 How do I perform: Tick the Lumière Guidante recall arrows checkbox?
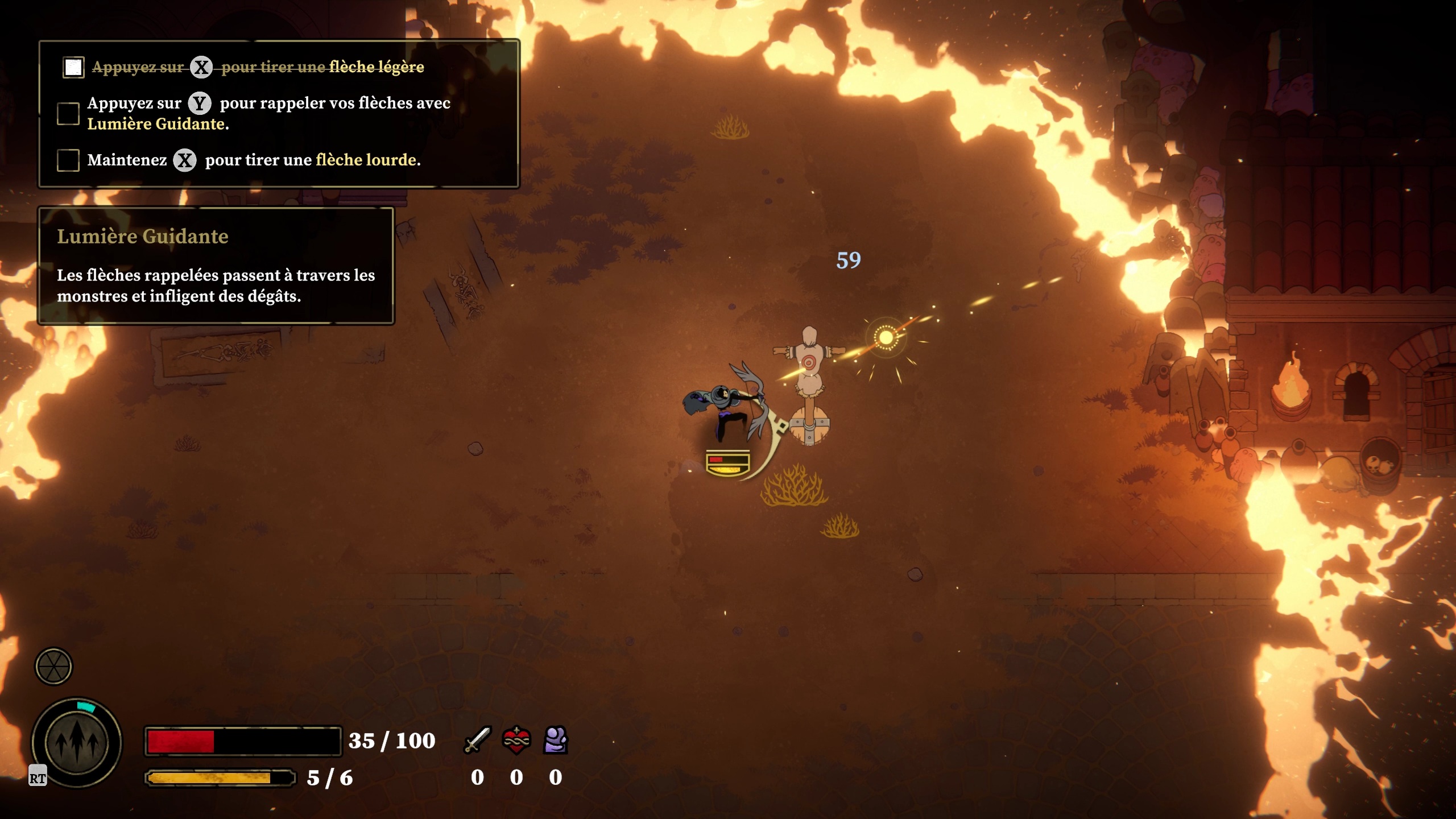point(68,113)
